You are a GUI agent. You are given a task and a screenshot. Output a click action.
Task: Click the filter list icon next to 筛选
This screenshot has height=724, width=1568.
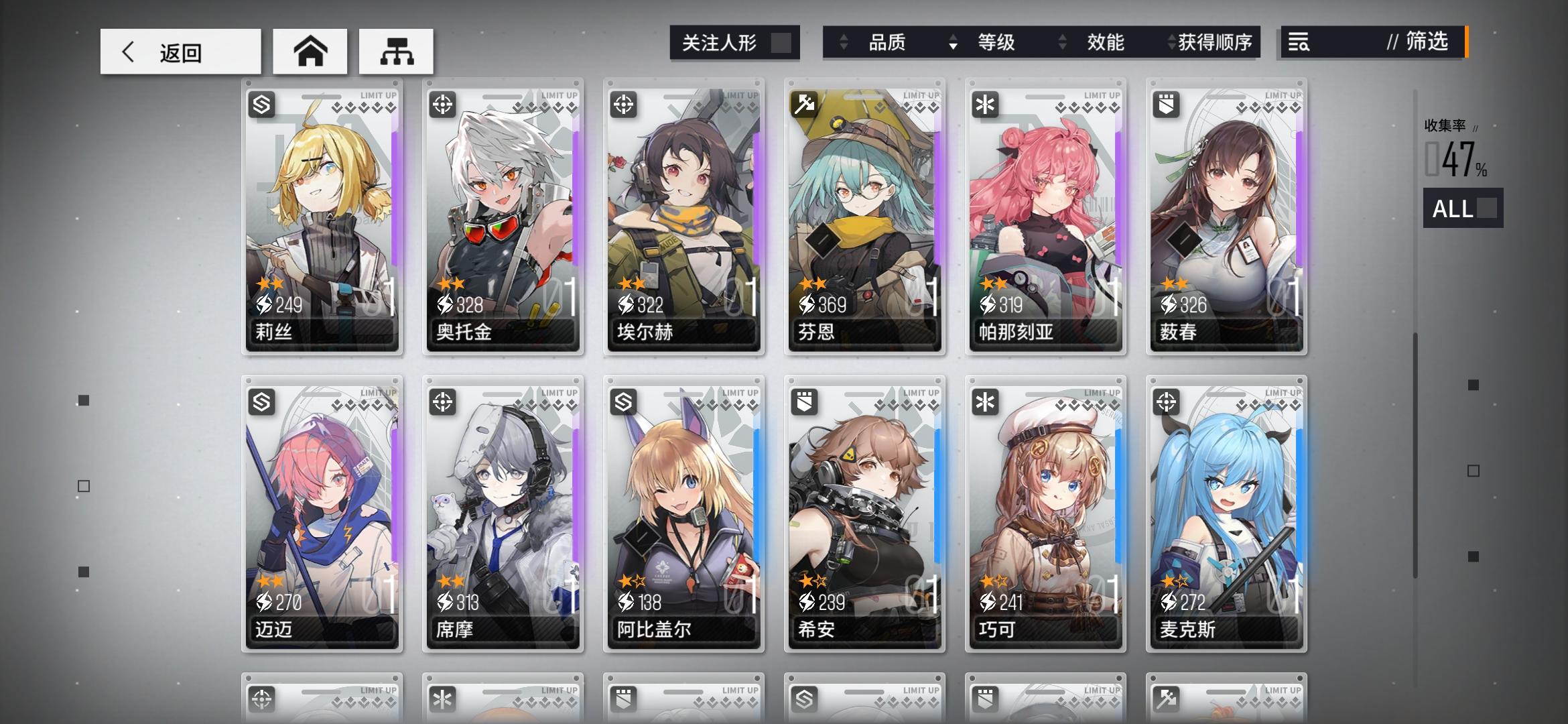1299,42
